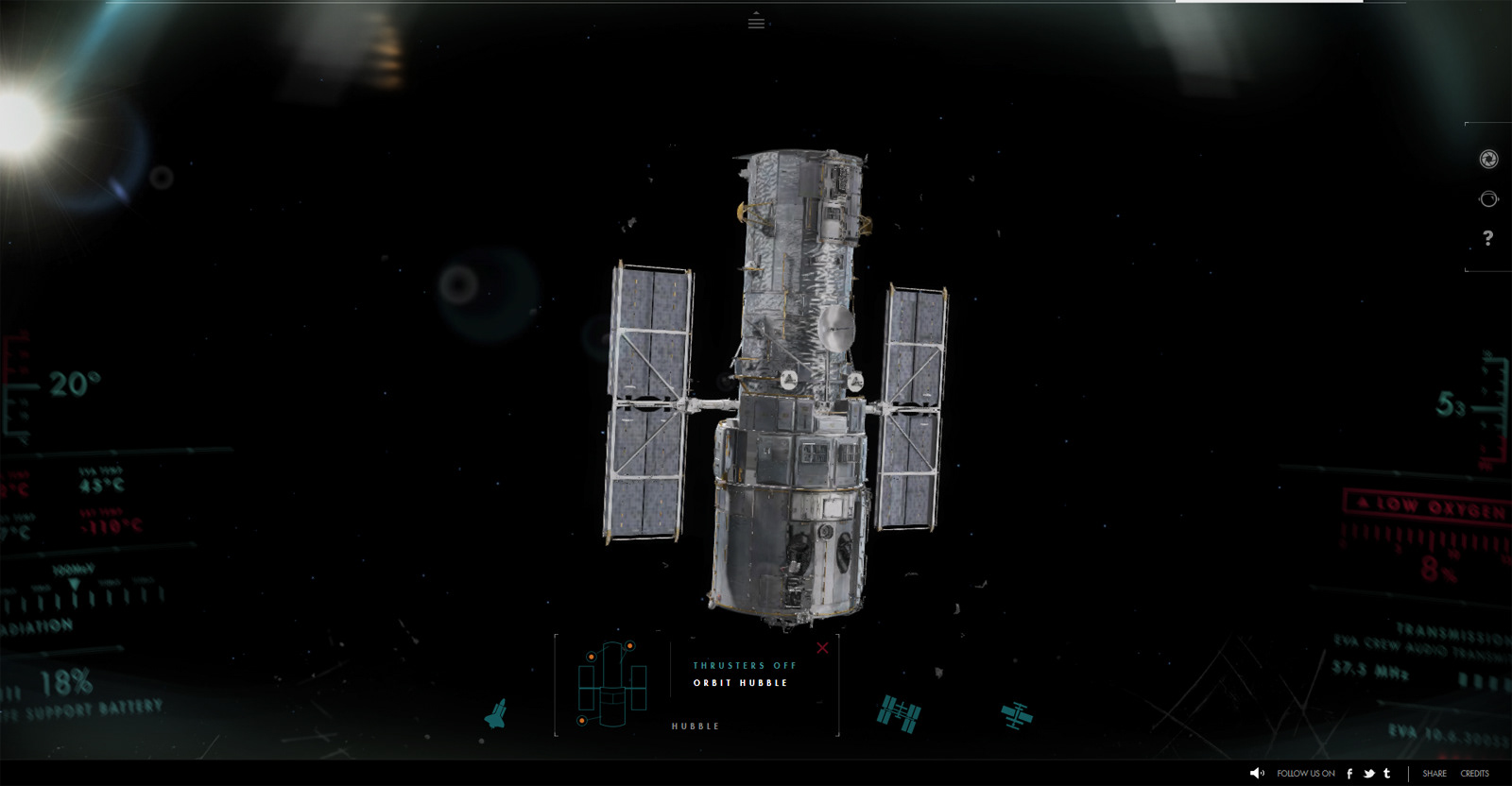The image size is (1512, 786).
Task: Select the large space station icon
Action: pyautogui.click(x=898, y=713)
